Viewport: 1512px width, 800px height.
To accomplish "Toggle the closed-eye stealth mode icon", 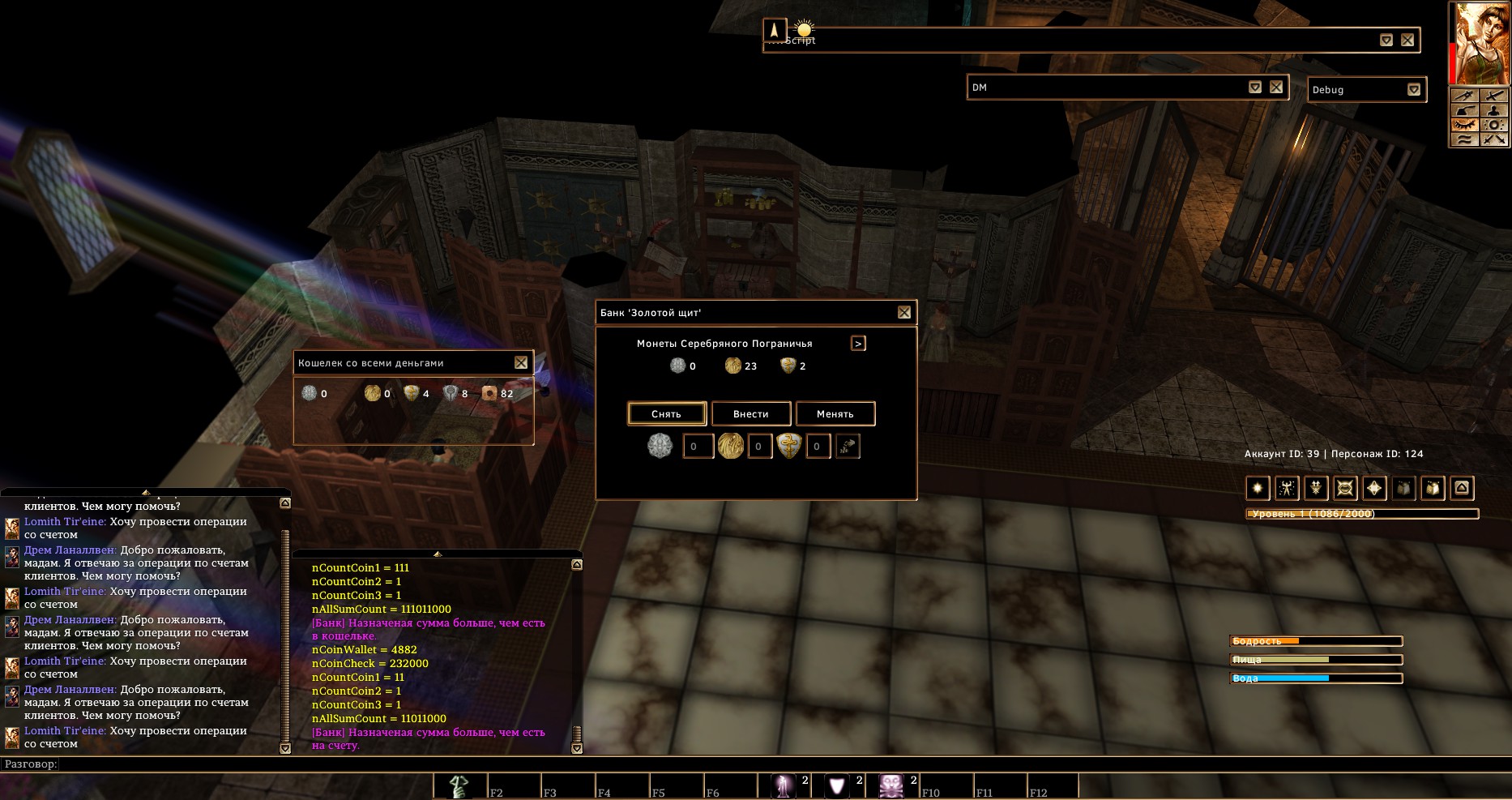I will click(x=1464, y=126).
